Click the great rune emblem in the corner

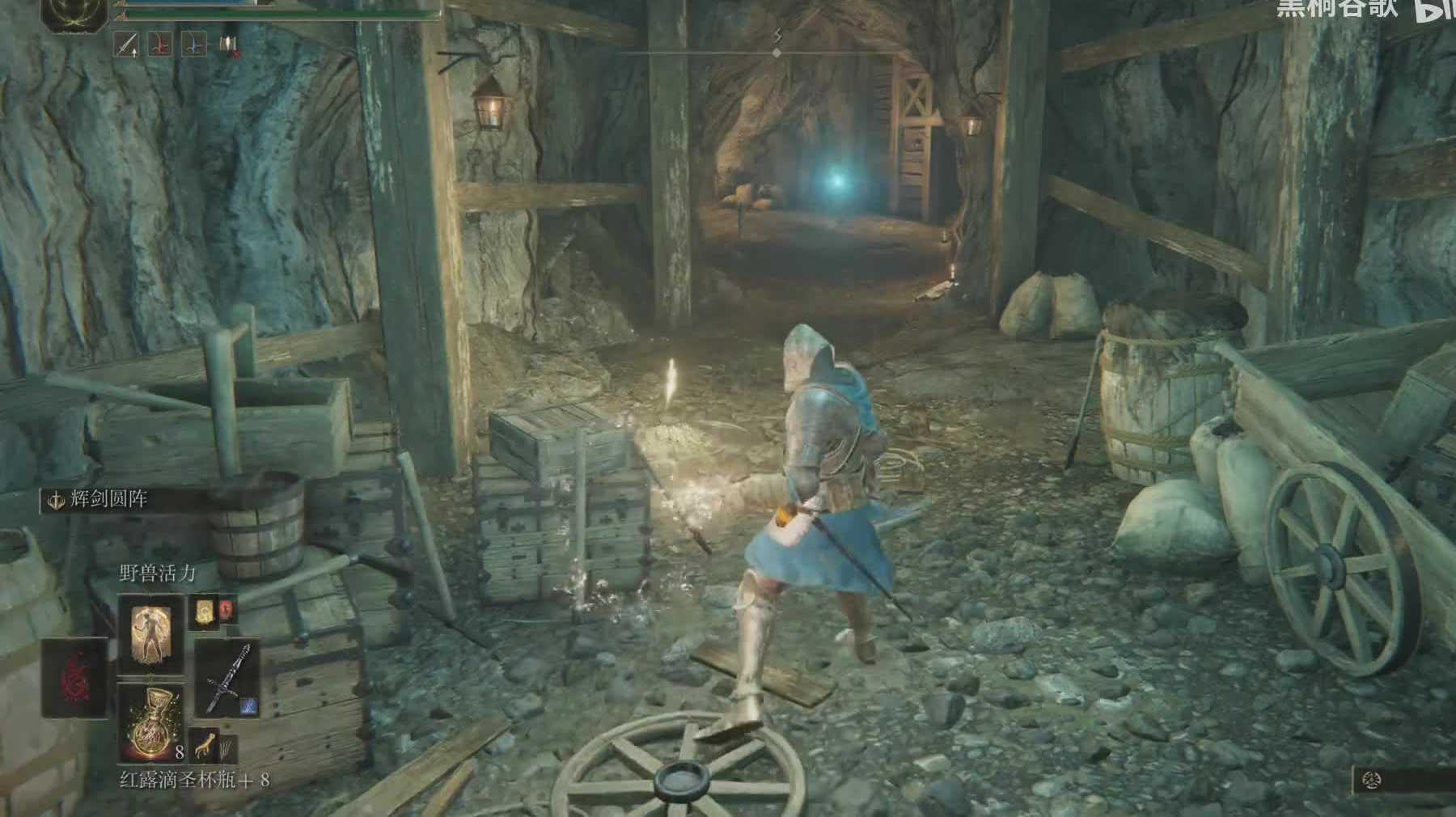74,11
